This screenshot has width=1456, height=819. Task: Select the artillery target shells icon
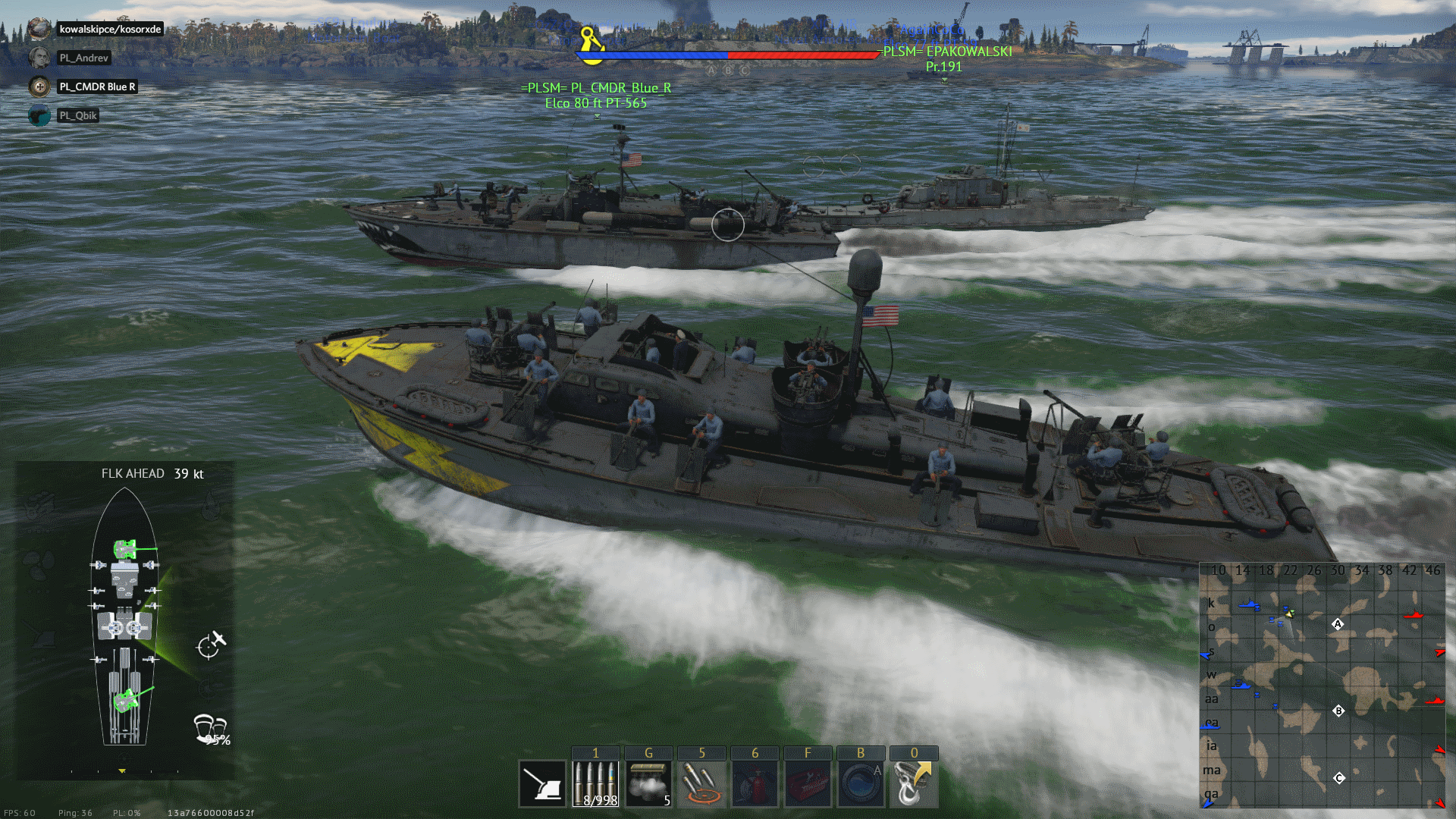(x=701, y=783)
